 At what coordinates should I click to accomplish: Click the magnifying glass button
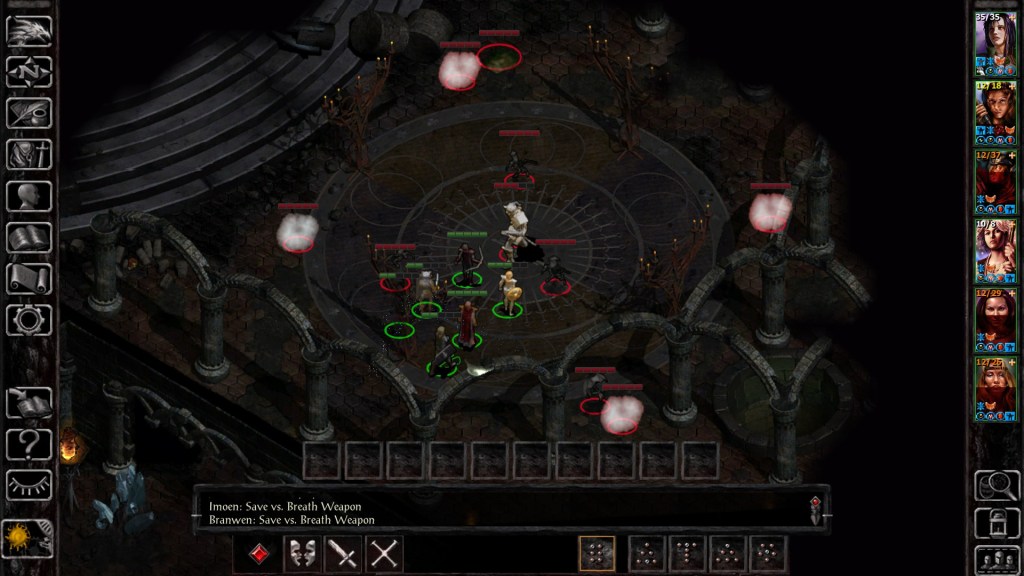tap(995, 484)
